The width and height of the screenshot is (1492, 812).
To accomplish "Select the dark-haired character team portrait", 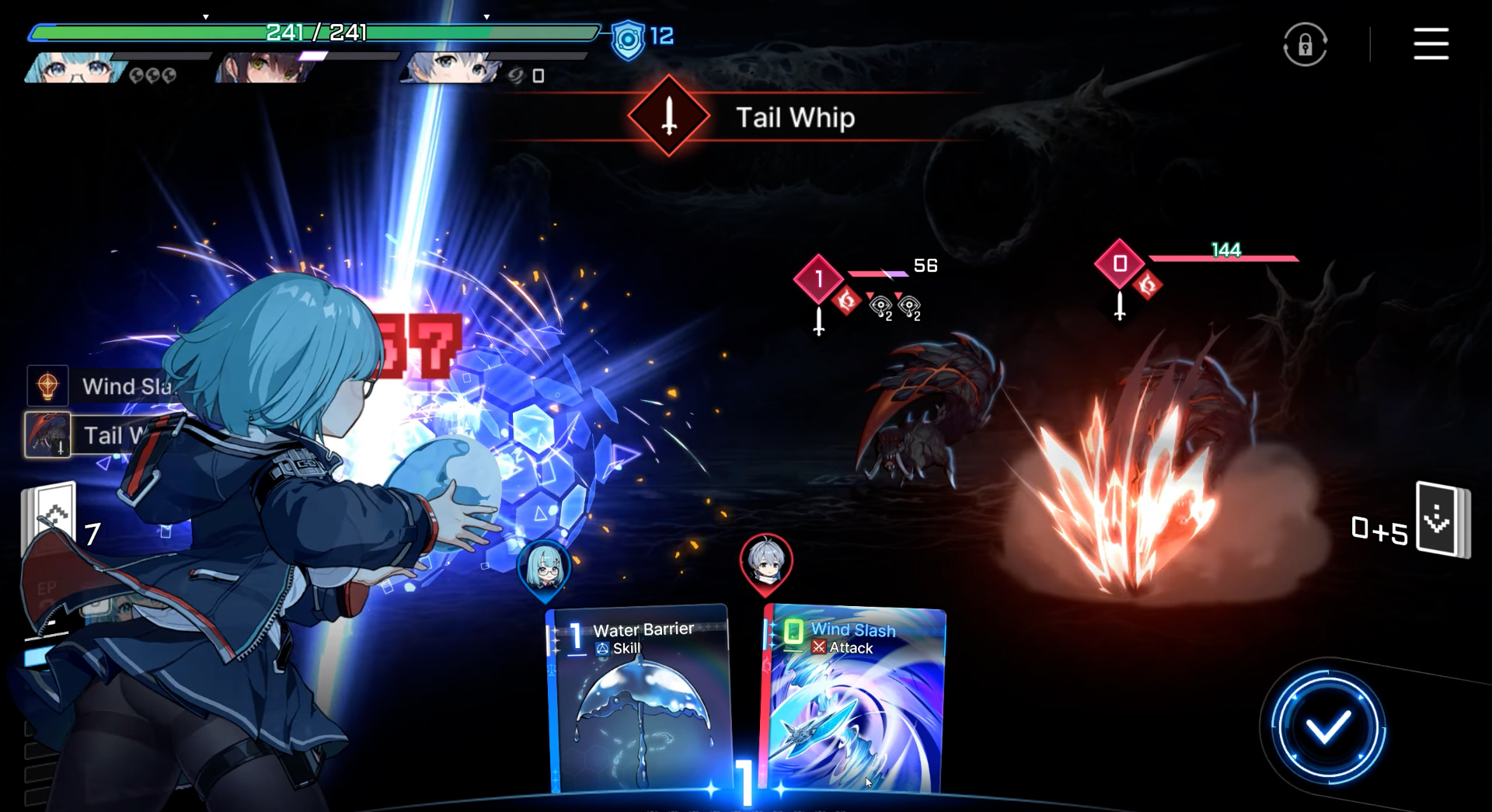I will (x=264, y=68).
